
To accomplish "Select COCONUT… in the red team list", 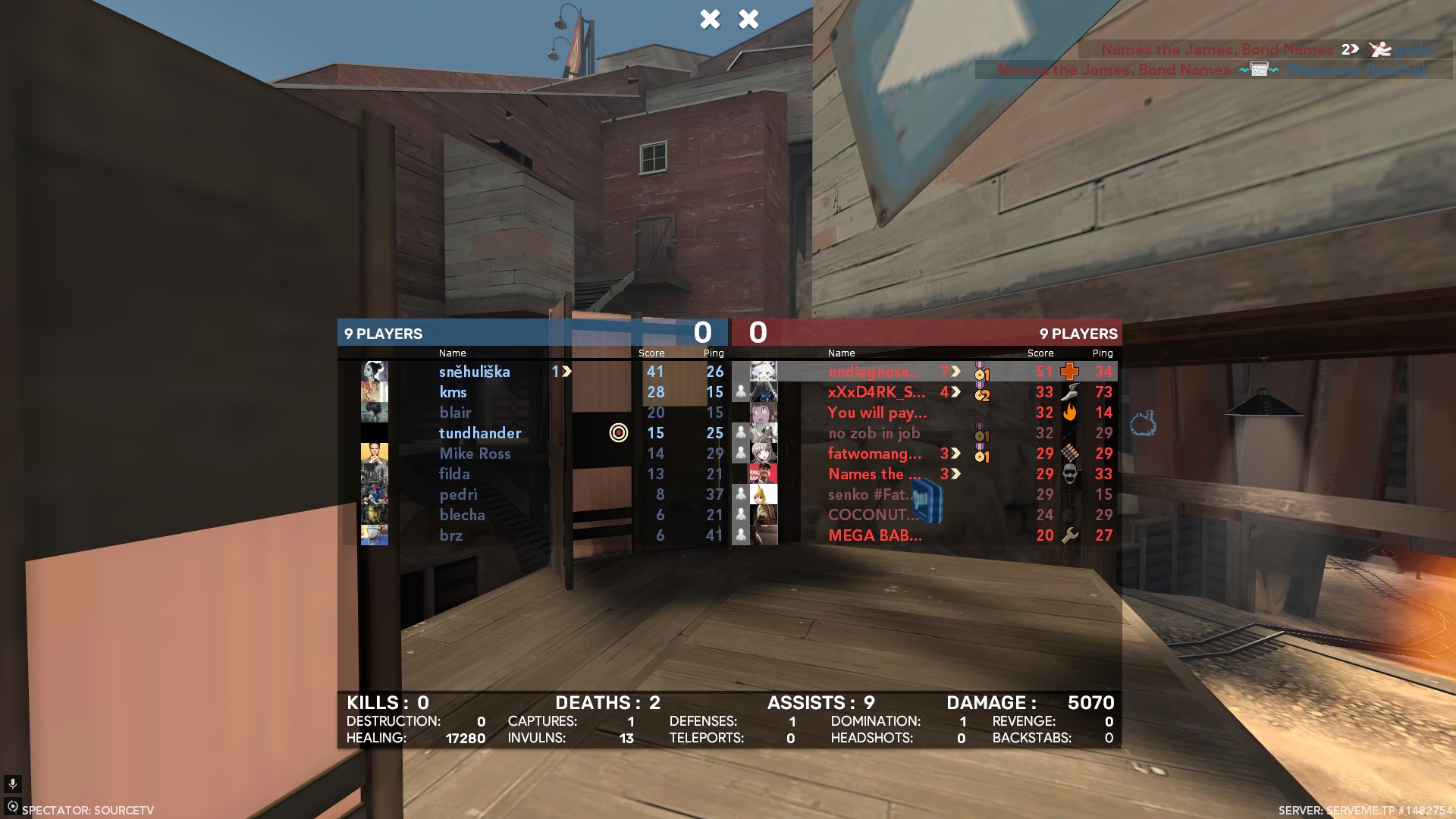I will click(872, 515).
